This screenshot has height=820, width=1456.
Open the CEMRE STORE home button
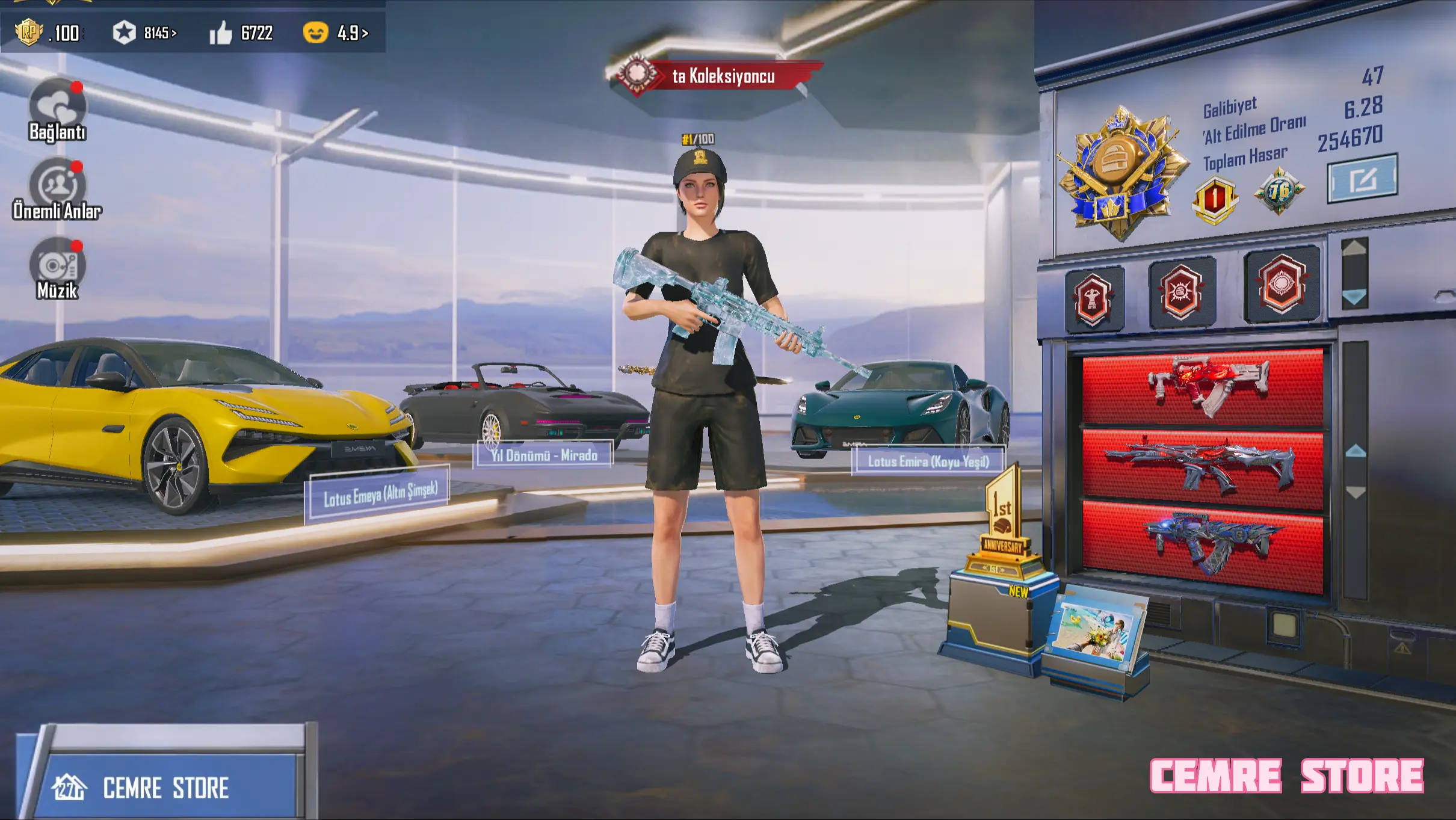[x=165, y=787]
